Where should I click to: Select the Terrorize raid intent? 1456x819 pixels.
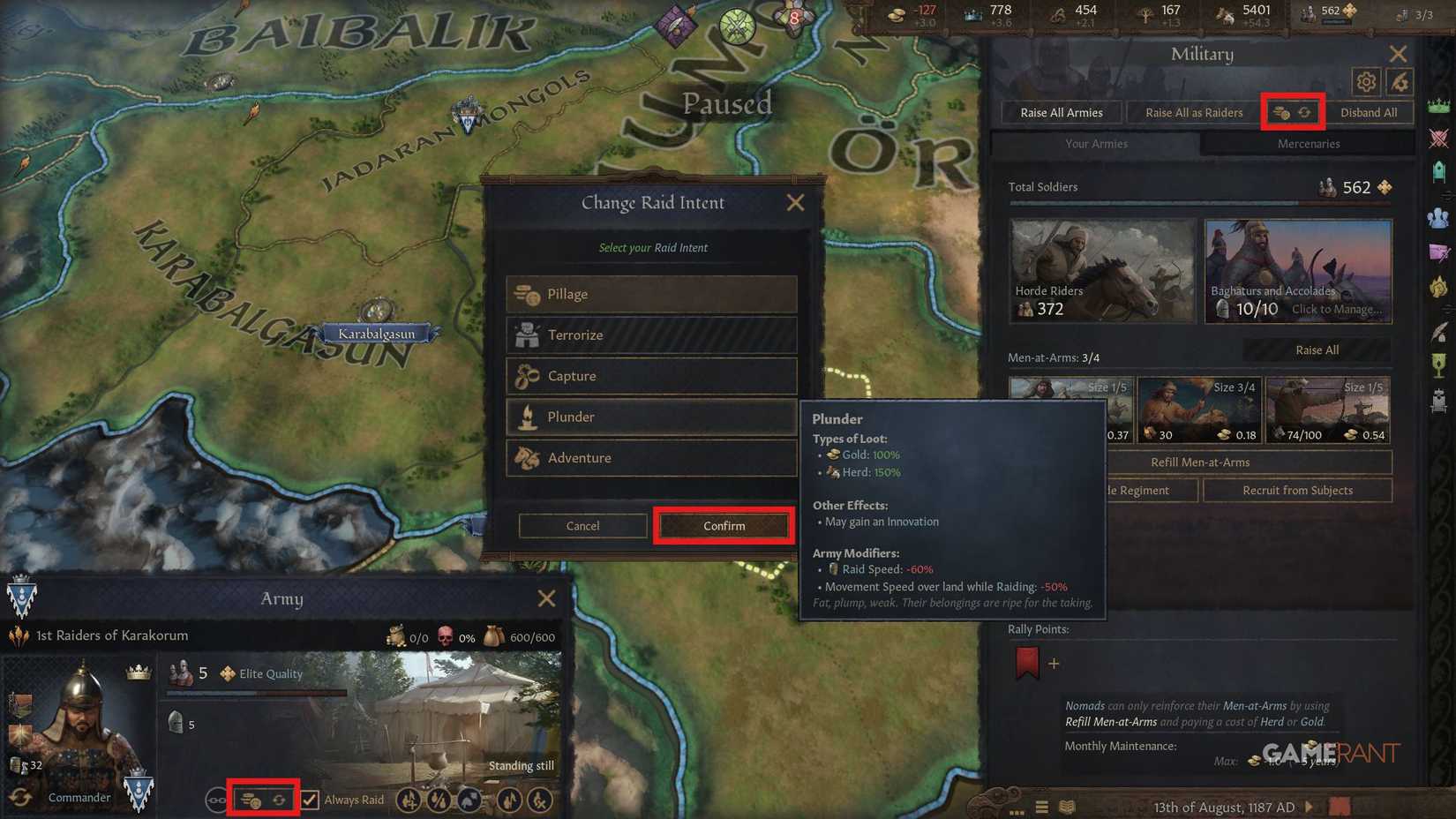(650, 334)
